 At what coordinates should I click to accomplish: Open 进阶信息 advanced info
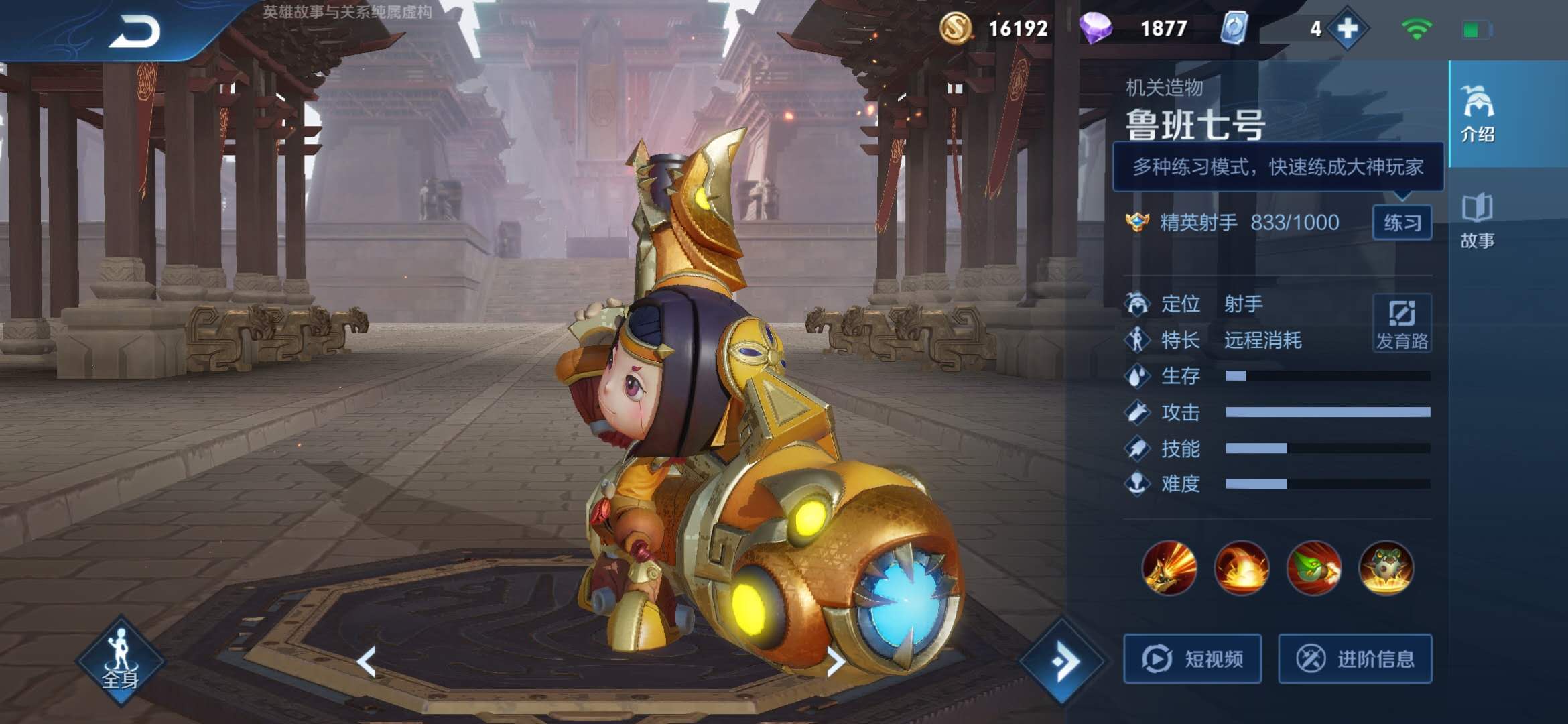pyautogui.click(x=1355, y=659)
